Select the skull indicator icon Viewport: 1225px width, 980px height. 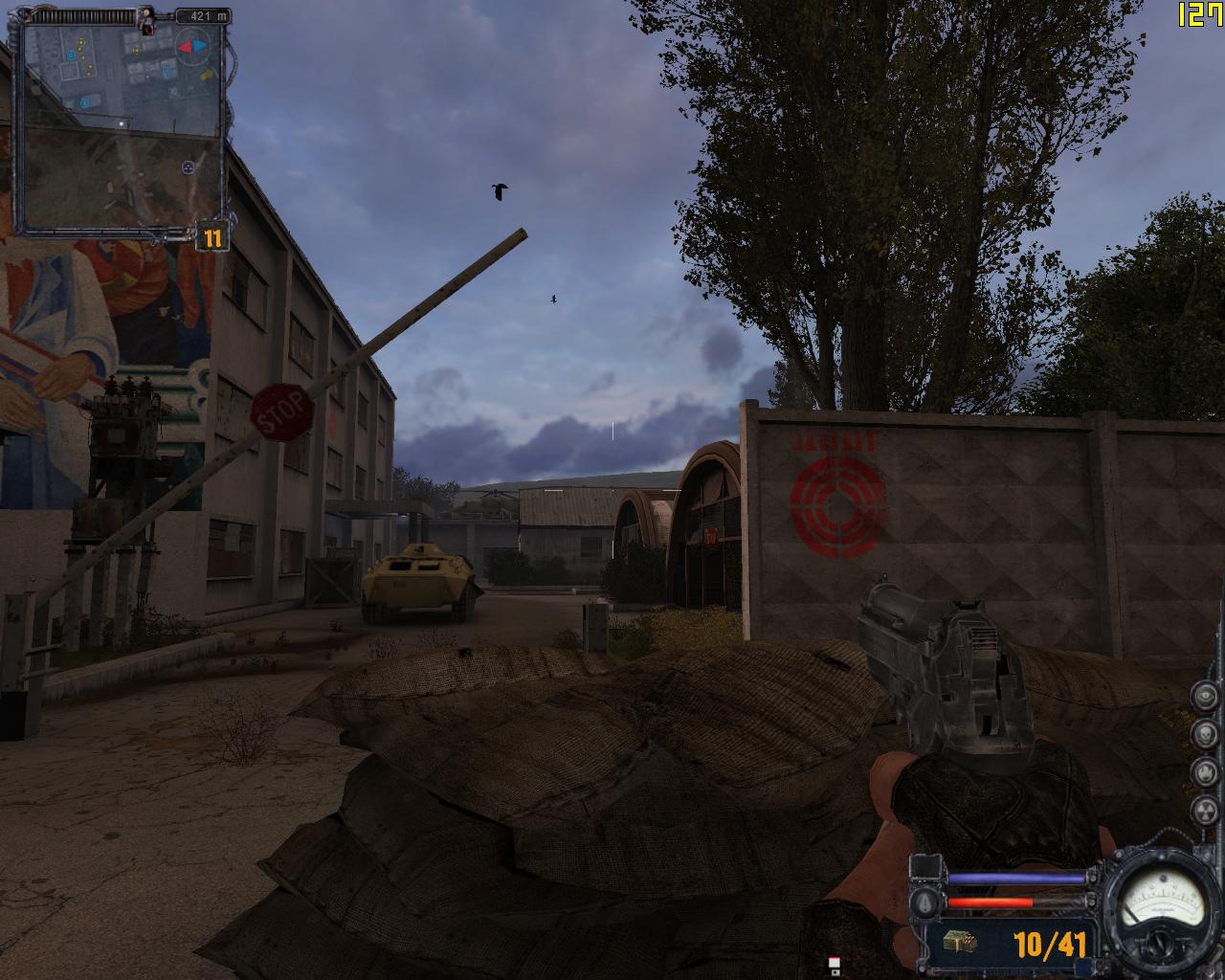[x=1205, y=734]
